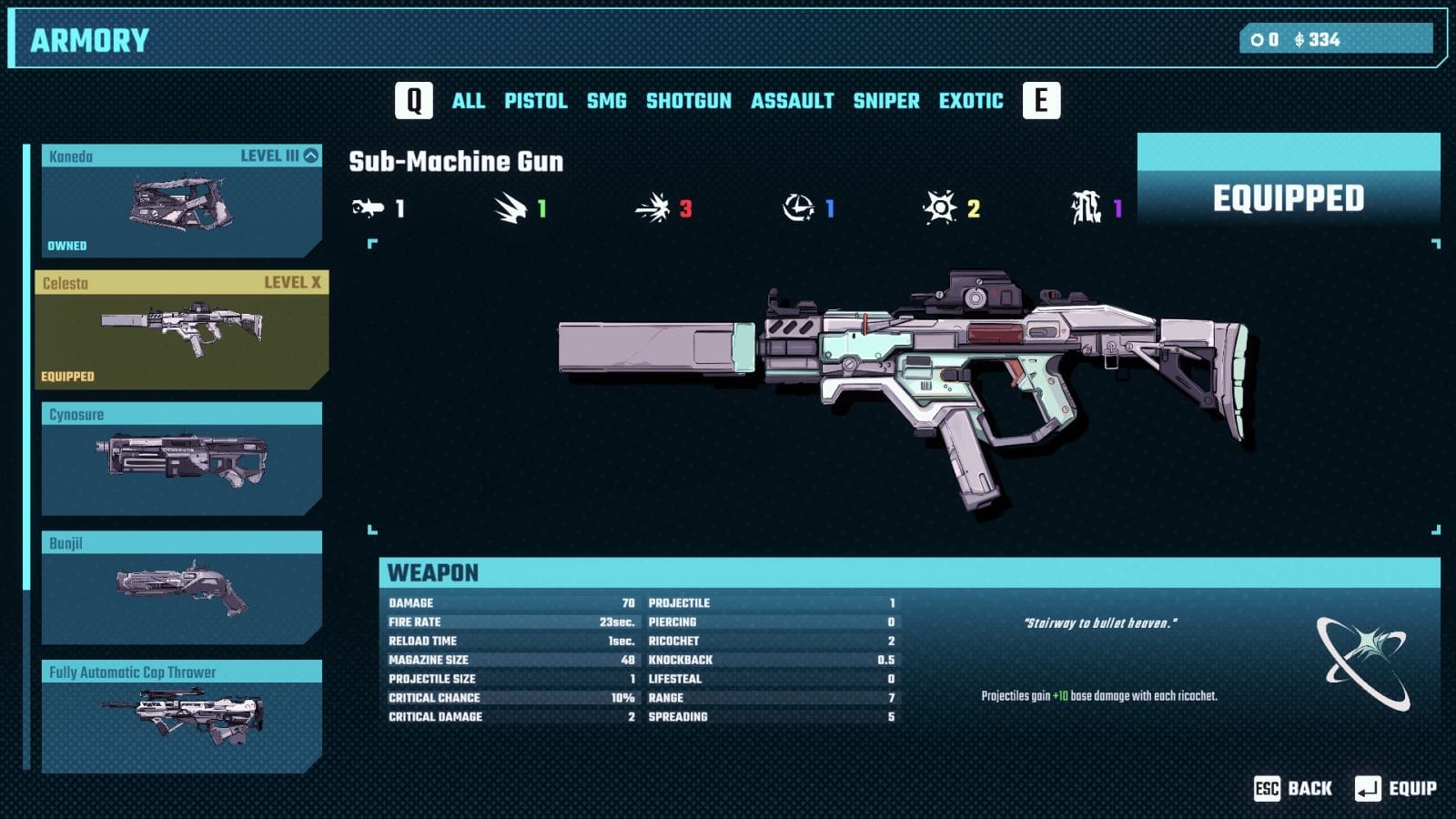Image resolution: width=1456 pixels, height=819 pixels.
Task: Switch to the ASSAULT tab
Action: point(792,101)
